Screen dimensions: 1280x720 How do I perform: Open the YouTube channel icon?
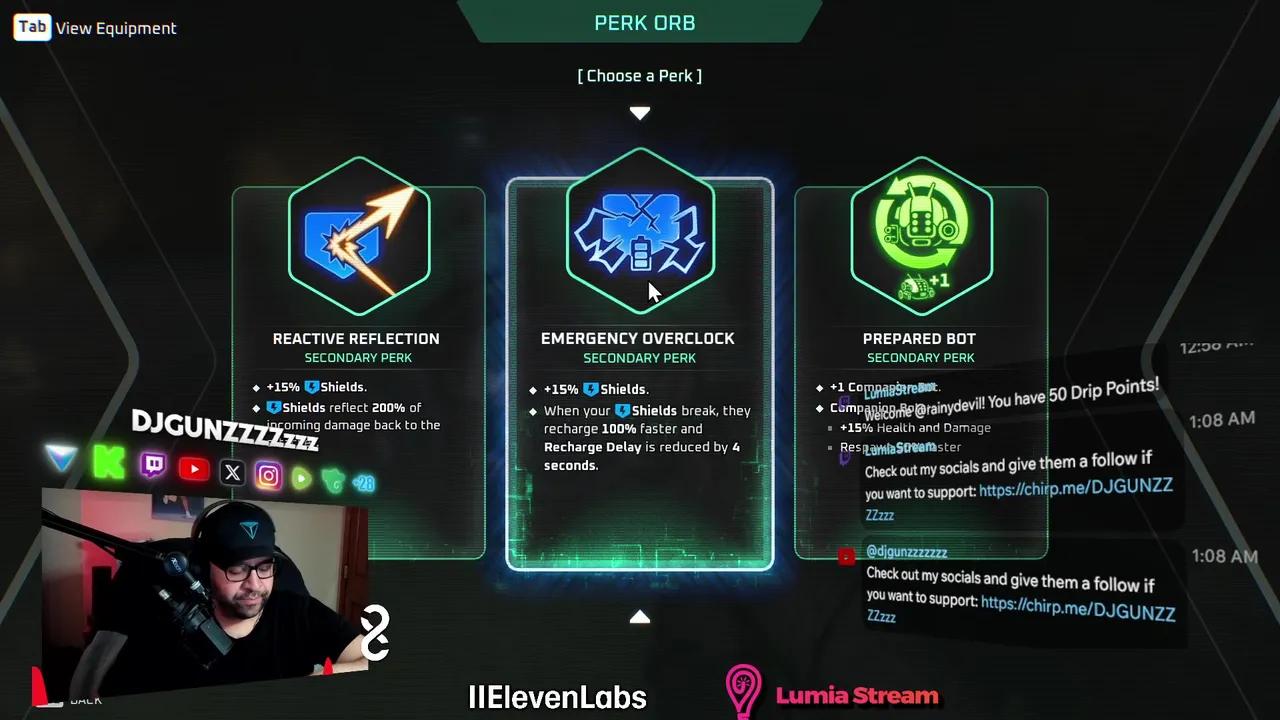tap(193, 469)
